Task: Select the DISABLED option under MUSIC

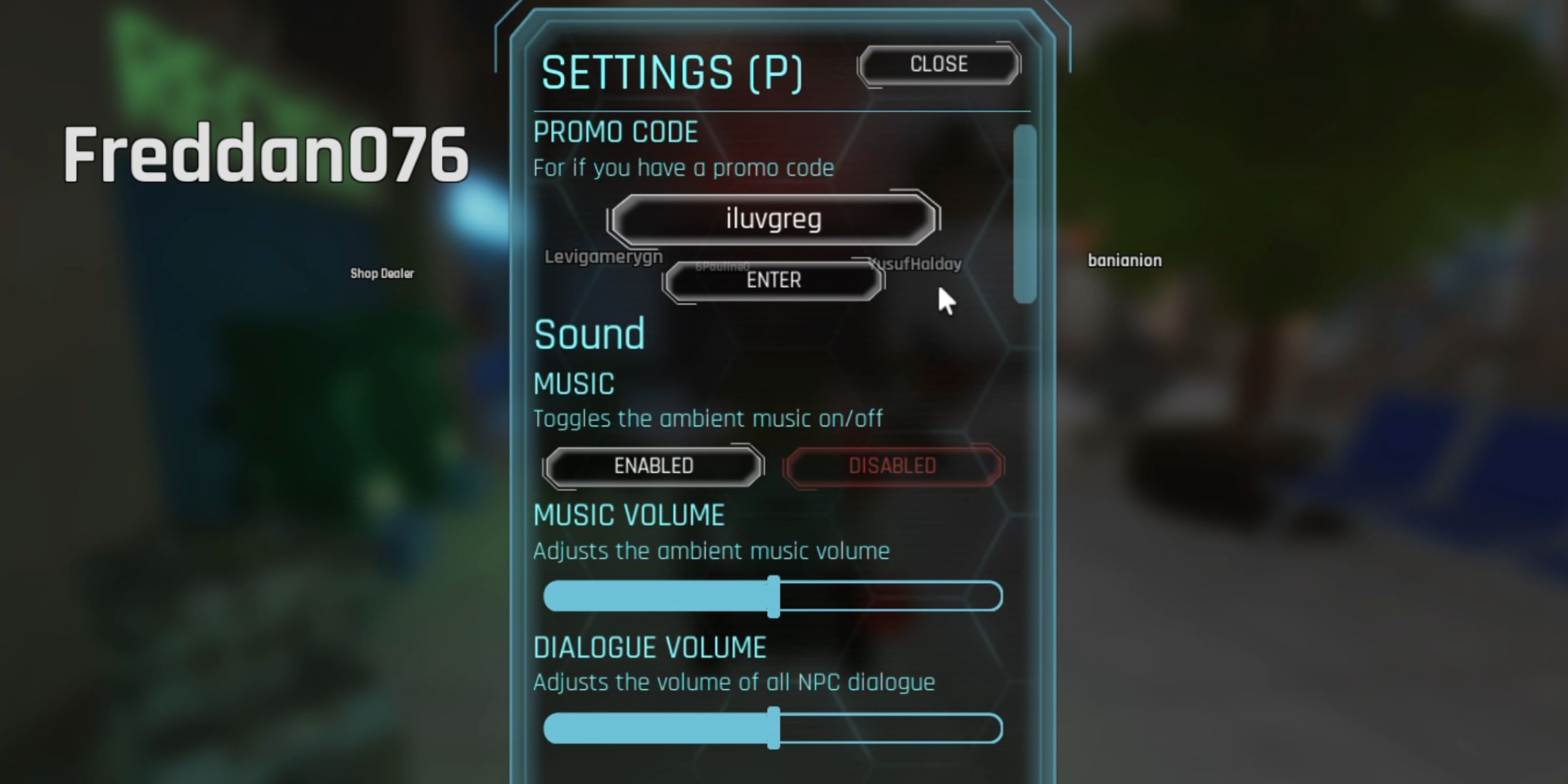Action: (893, 465)
